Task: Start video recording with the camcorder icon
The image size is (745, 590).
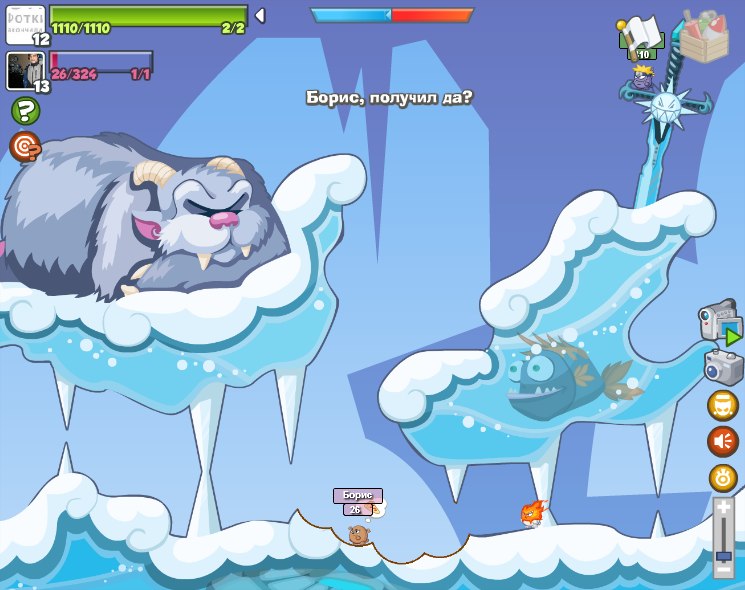Action: click(x=719, y=322)
